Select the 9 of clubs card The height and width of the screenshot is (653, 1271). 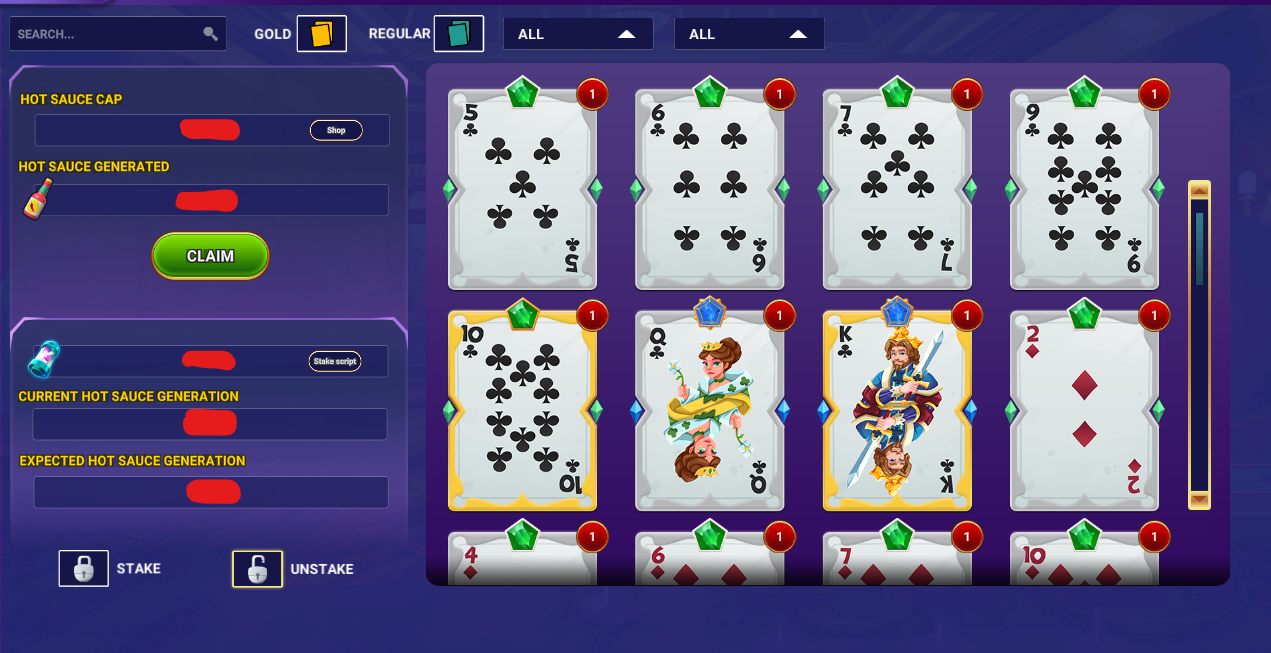[1084, 188]
